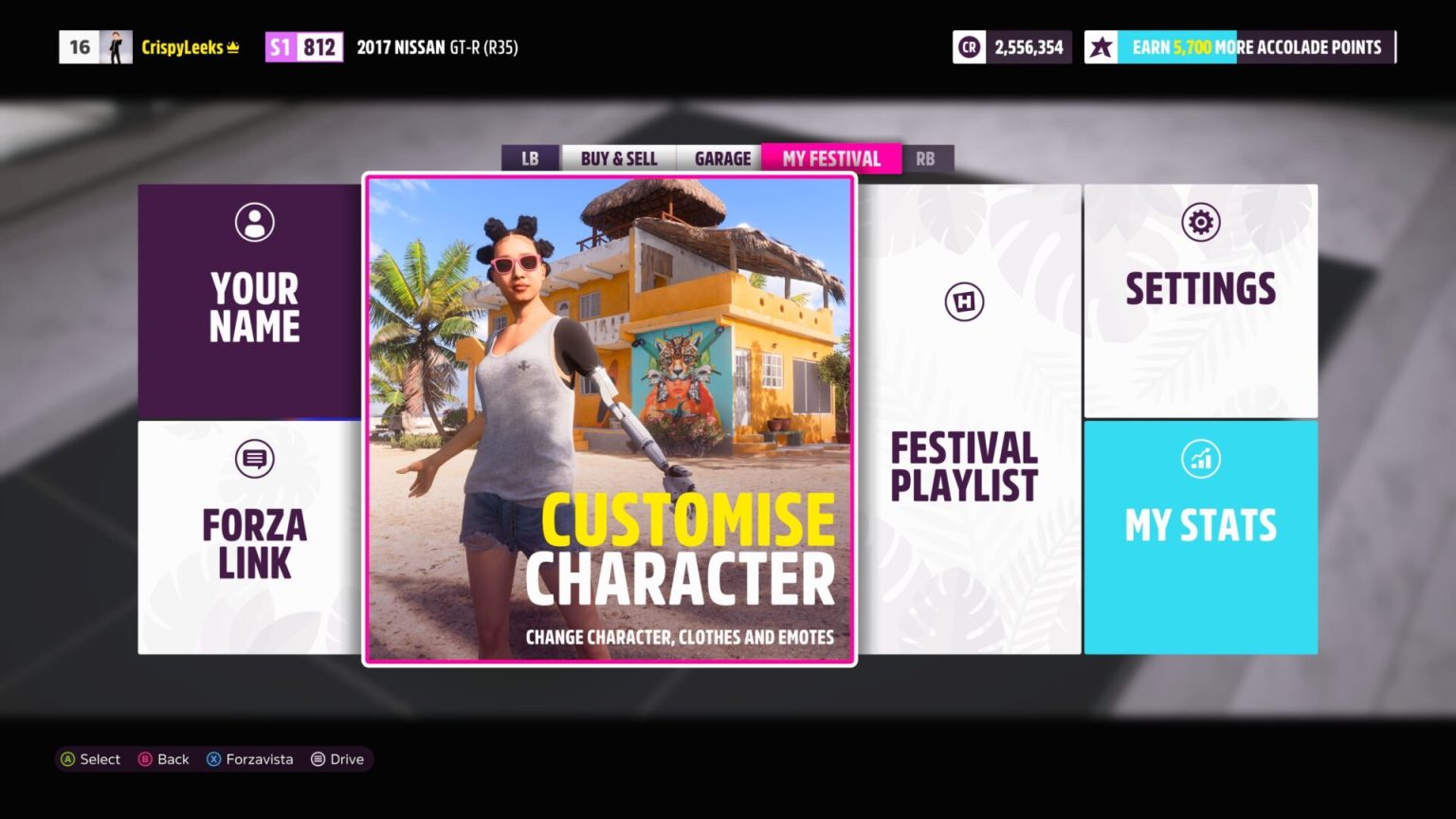Click the Forza Link speech bubble icon
The height and width of the screenshot is (819, 1456).
pyautogui.click(x=254, y=458)
